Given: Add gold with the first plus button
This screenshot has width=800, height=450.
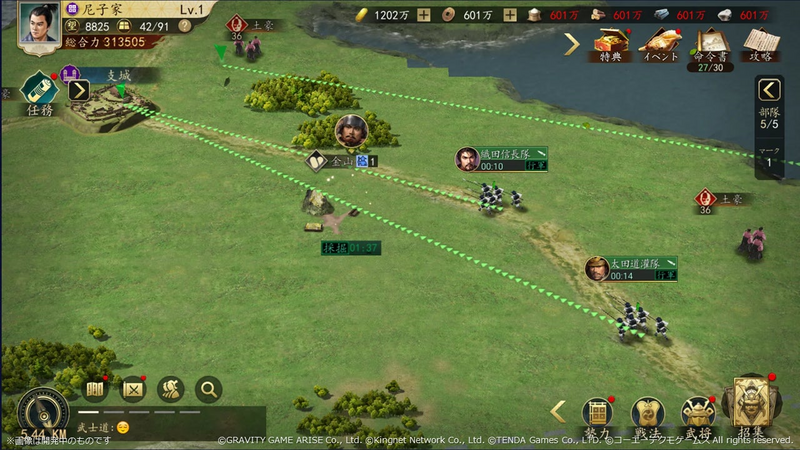Looking at the screenshot, I should [x=424, y=15].
